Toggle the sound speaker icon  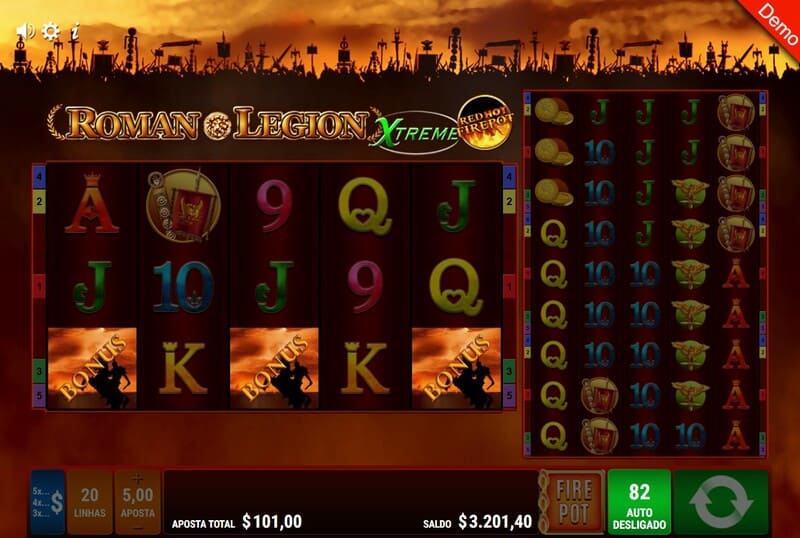[x=24, y=32]
